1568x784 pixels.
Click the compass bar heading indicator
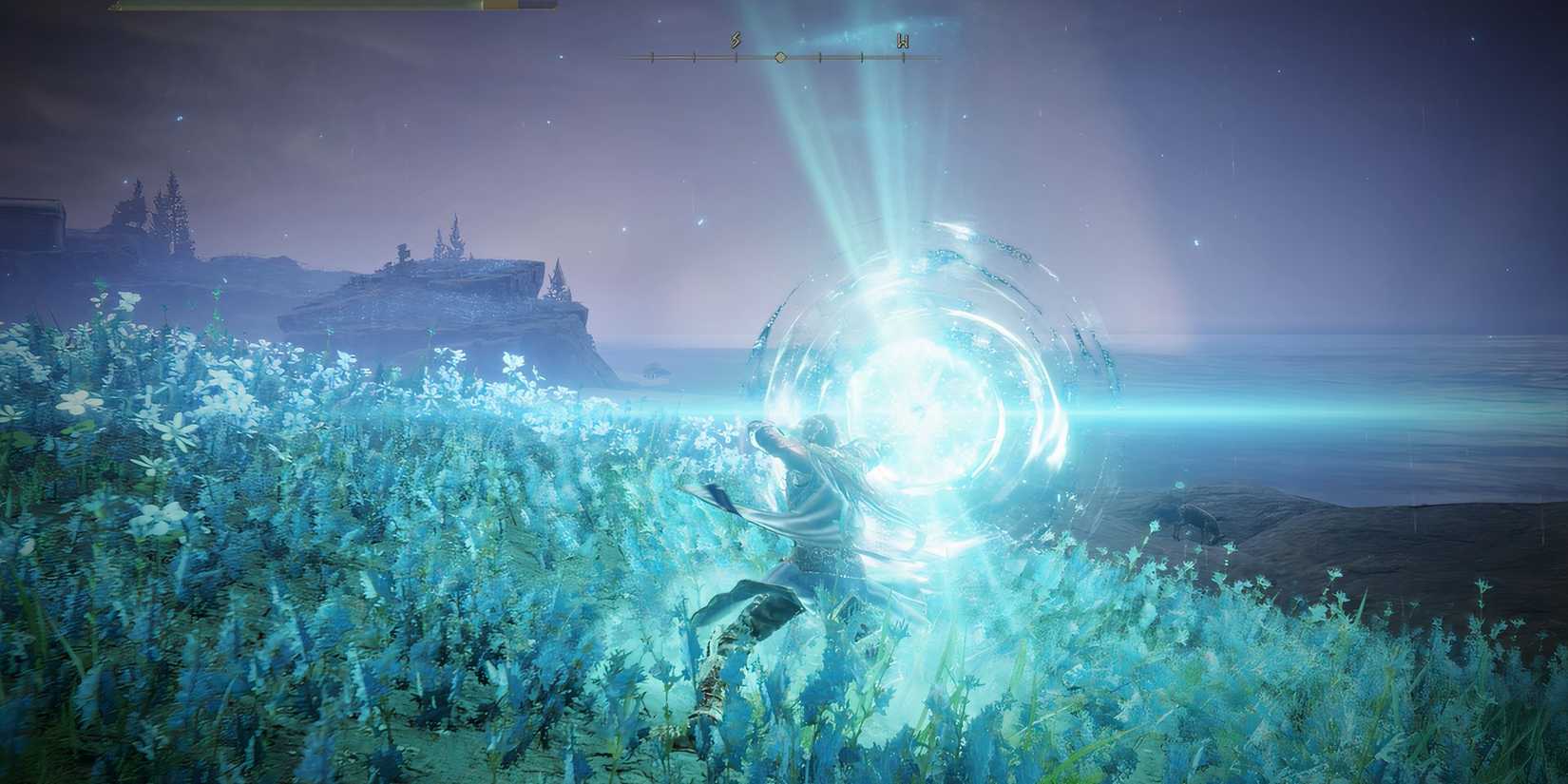pos(780,57)
